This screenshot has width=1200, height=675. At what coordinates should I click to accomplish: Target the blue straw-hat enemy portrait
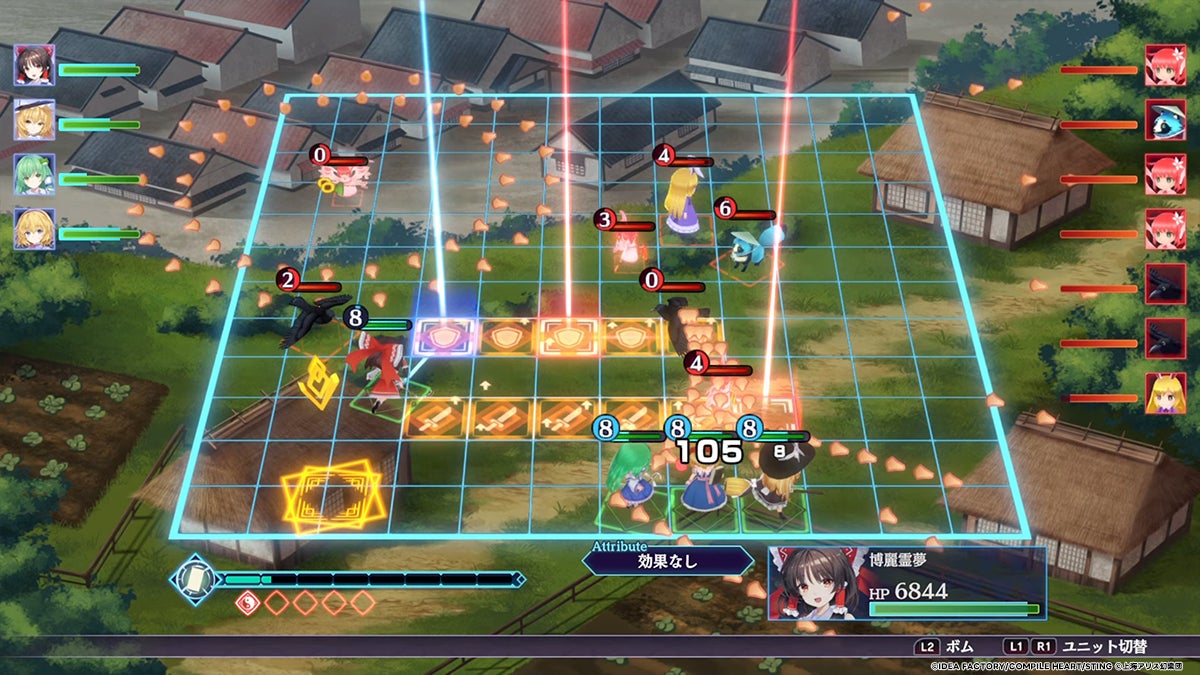coord(1164,120)
